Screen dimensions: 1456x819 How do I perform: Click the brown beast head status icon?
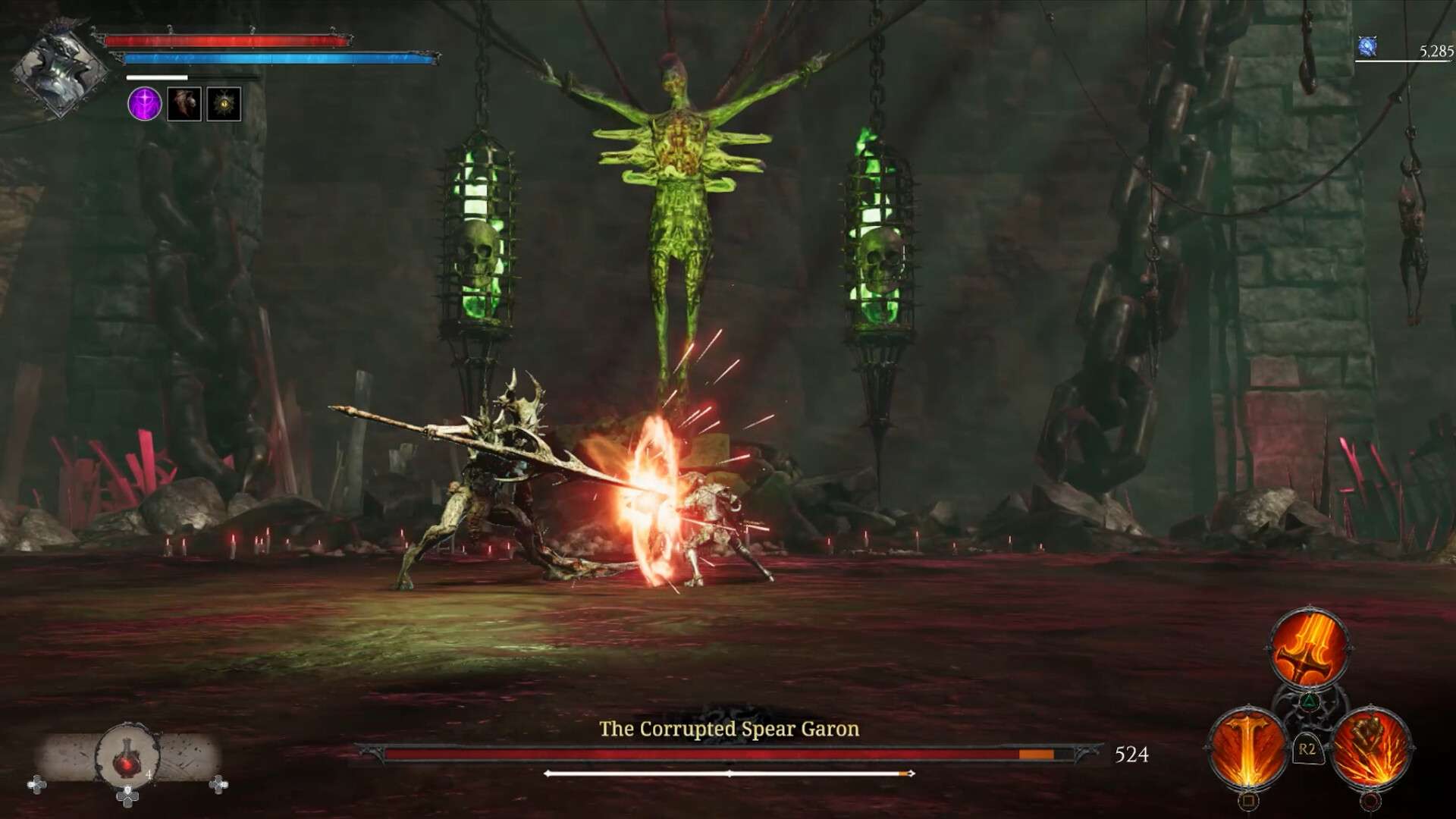click(x=184, y=104)
